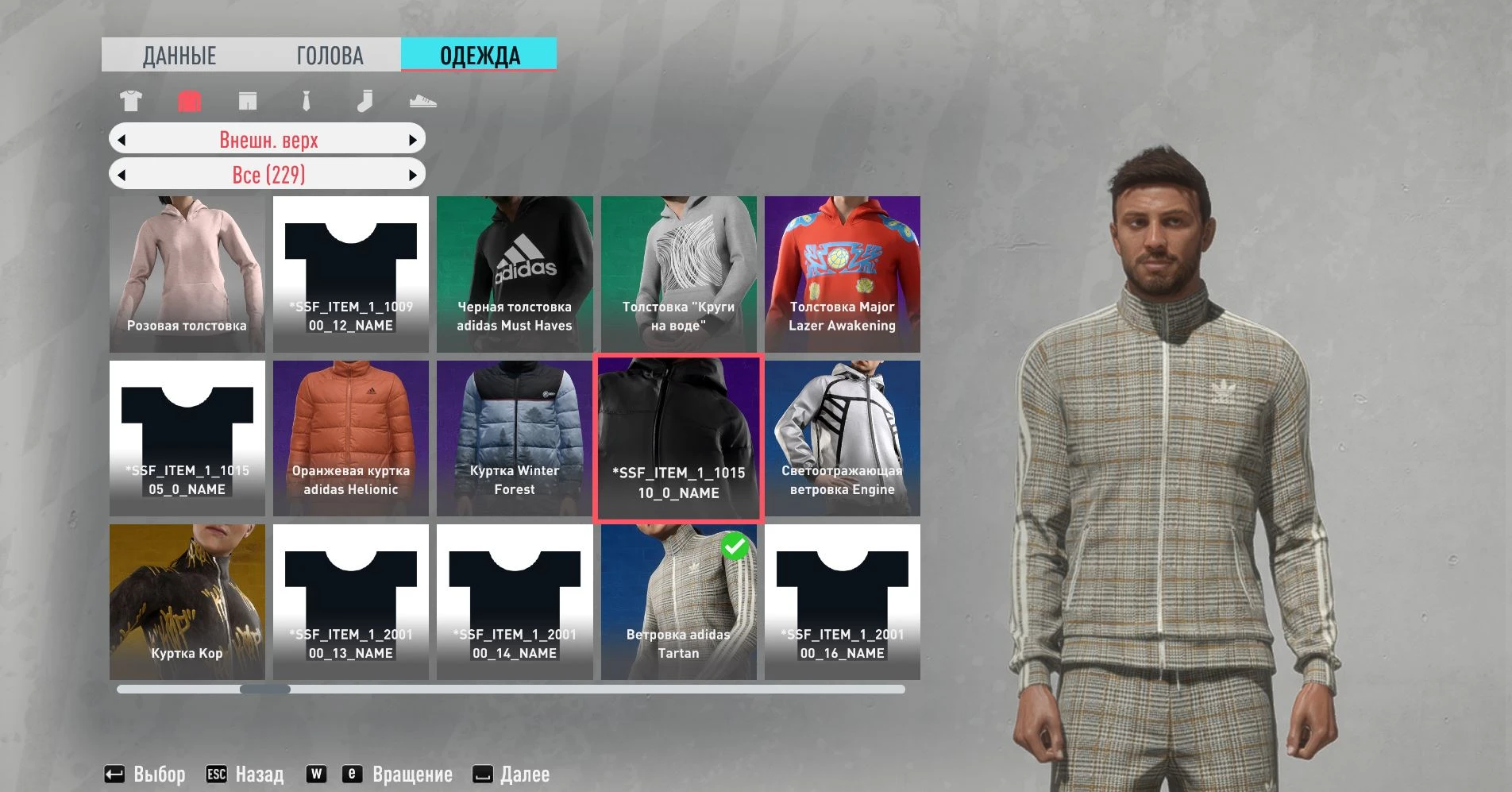Open the jacket/outerwear category icon
Screen dimensions: 1512x792
click(189, 101)
